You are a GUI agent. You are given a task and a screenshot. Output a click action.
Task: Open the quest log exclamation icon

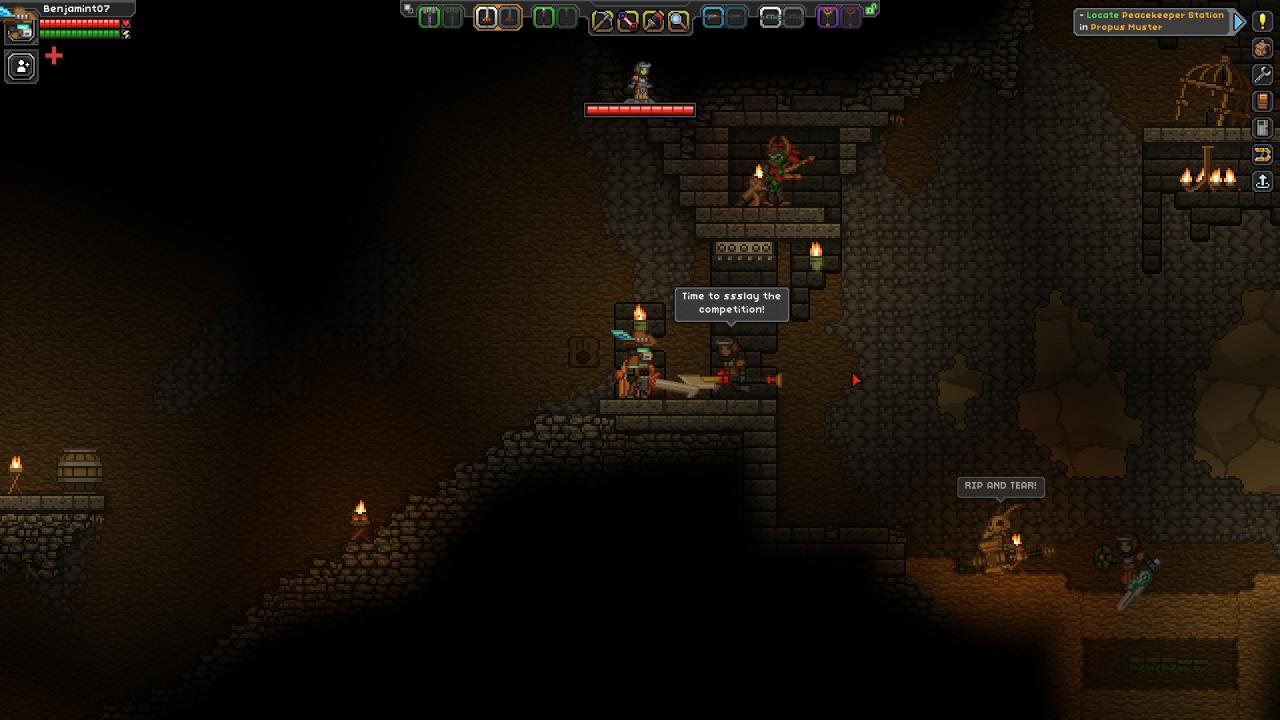point(1262,21)
